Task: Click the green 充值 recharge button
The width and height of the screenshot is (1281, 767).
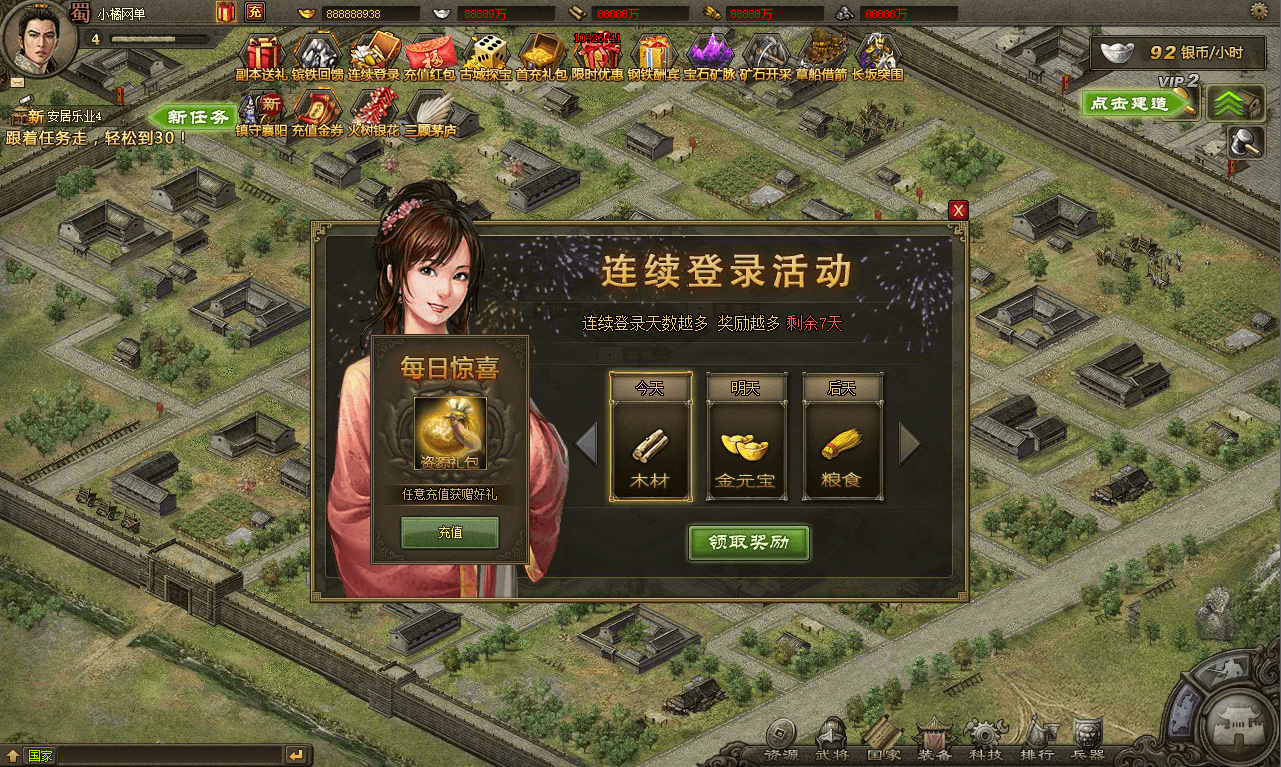Action: [448, 533]
